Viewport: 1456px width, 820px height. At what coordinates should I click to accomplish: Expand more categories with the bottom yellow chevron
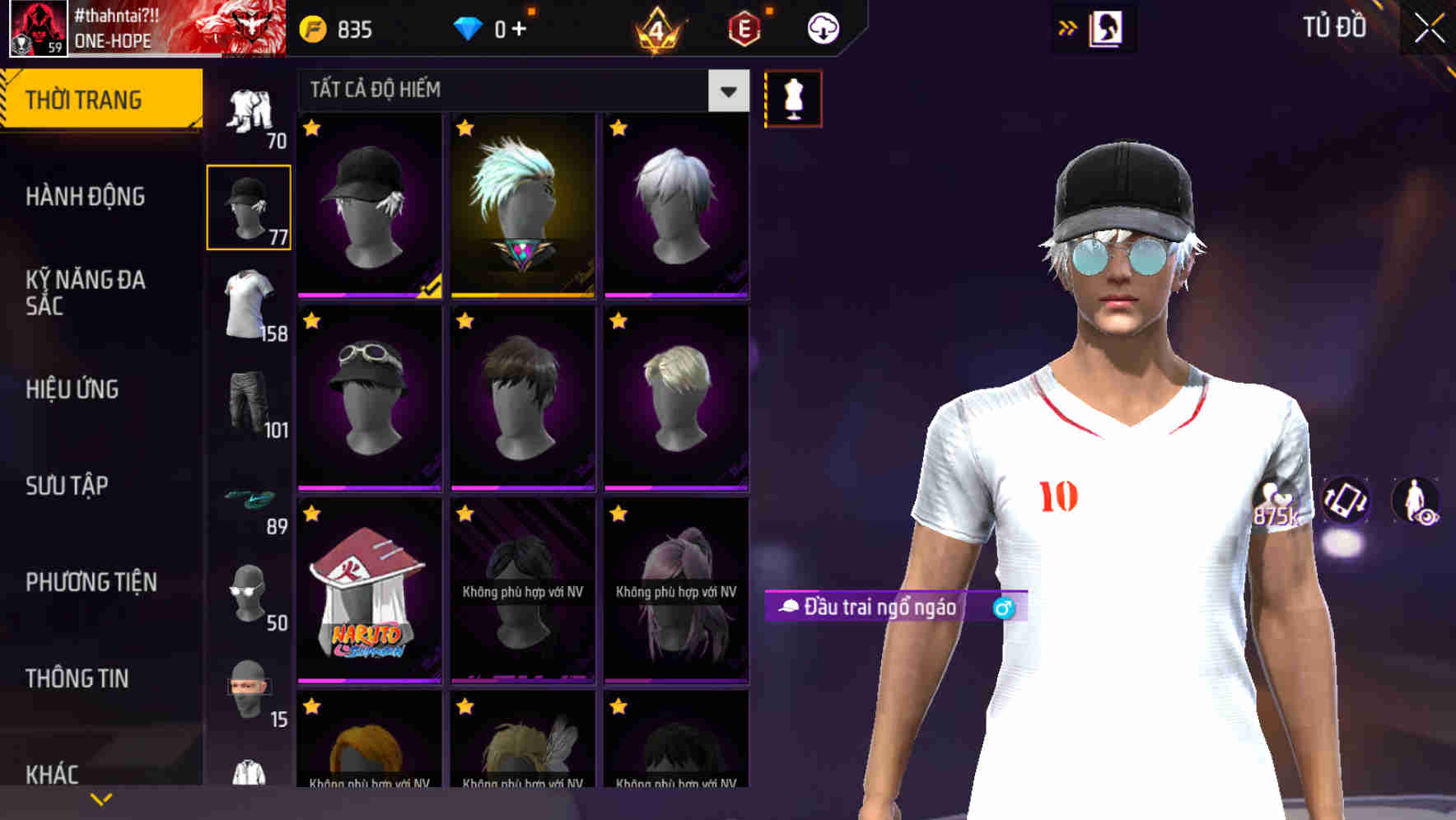(x=101, y=799)
